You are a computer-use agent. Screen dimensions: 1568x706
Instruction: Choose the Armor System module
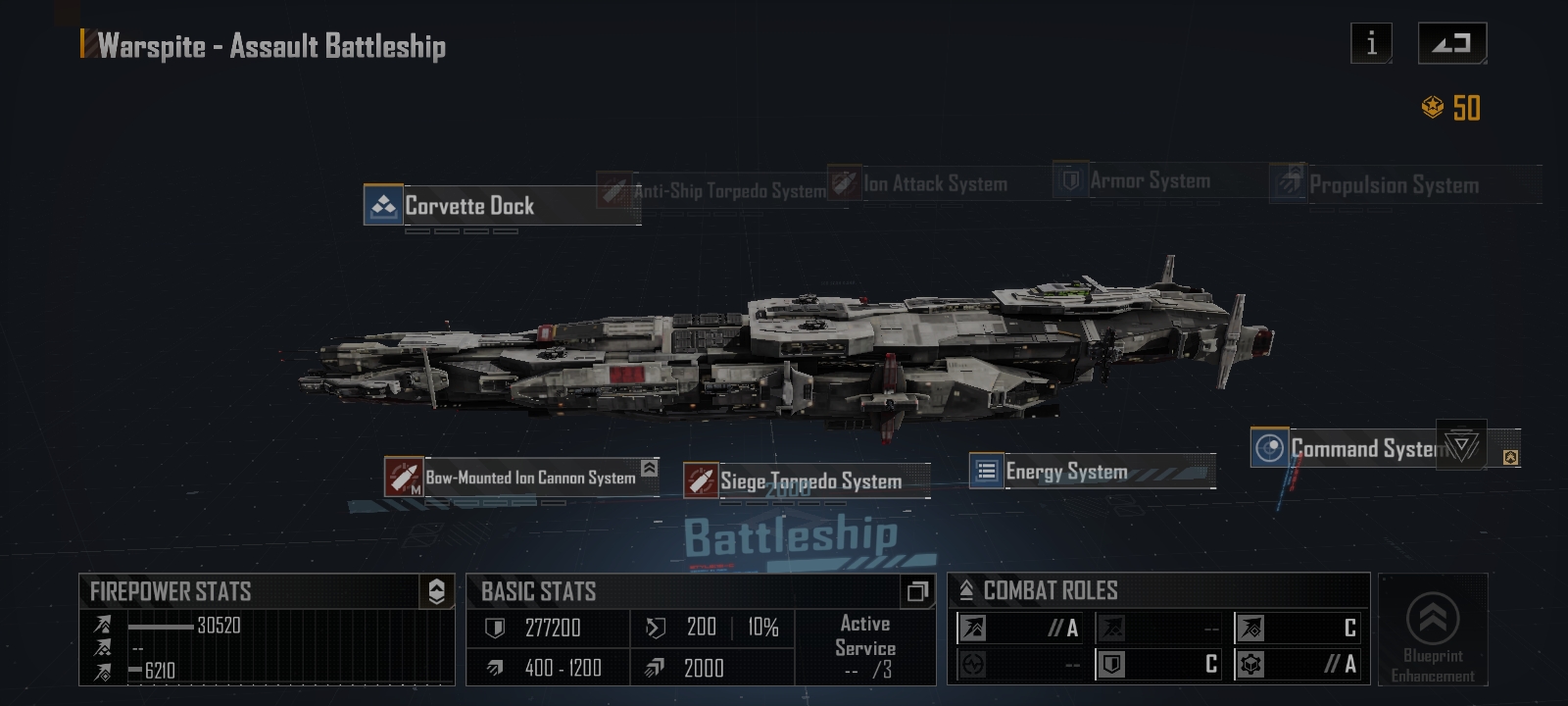pyautogui.click(x=1149, y=180)
